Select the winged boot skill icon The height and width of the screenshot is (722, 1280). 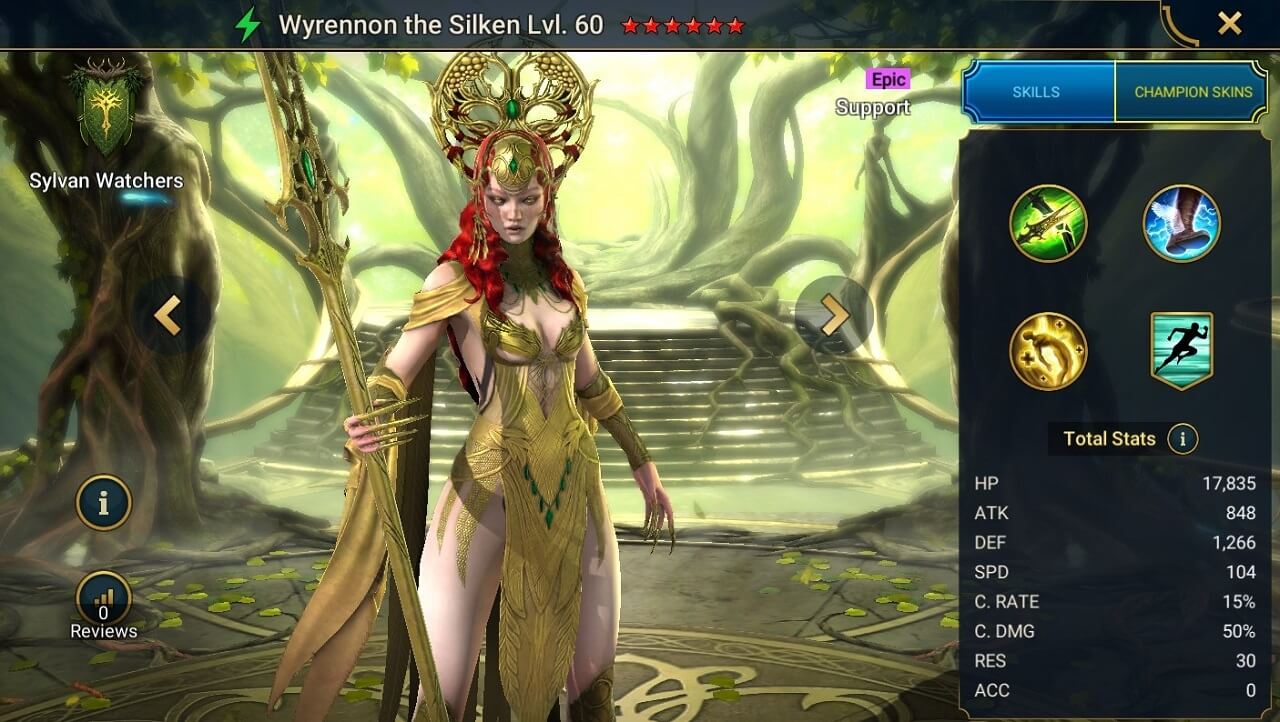tap(1181, 223)
